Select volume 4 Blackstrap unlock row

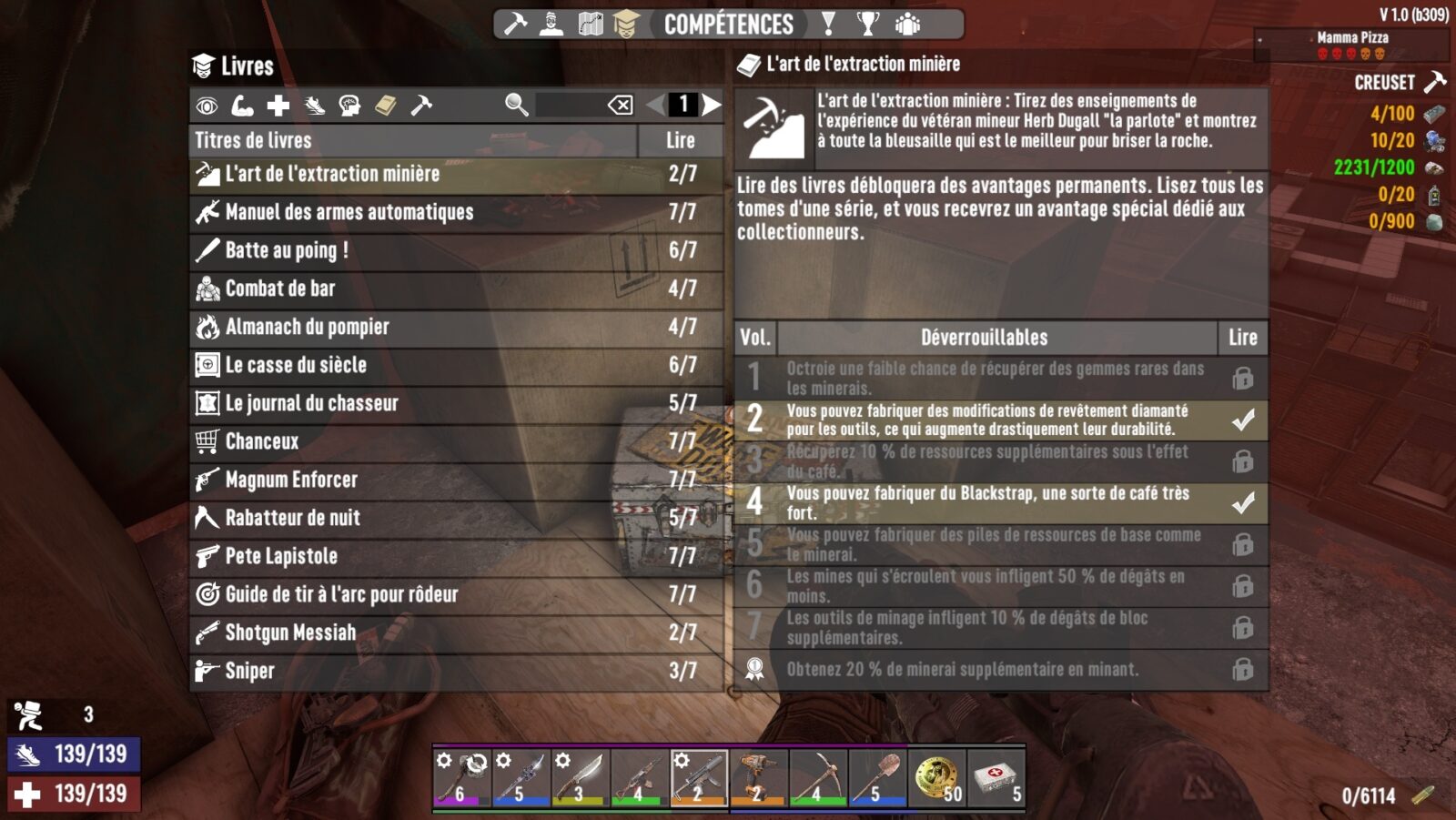1000,502
